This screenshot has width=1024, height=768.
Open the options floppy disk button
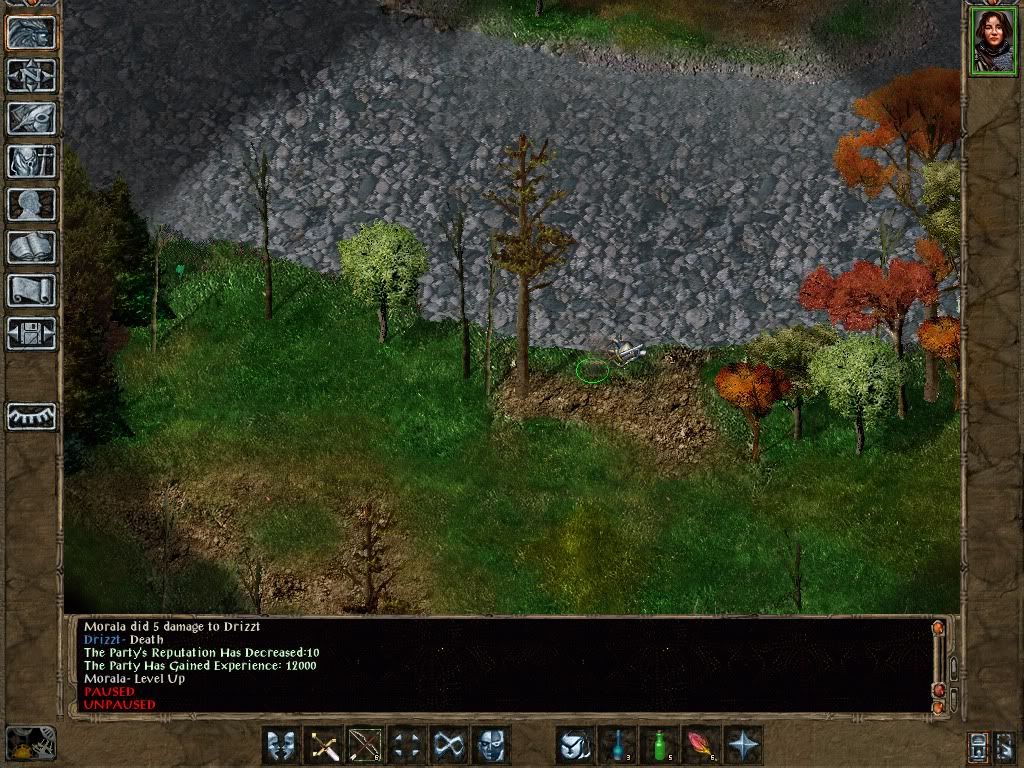pos(32,332)
